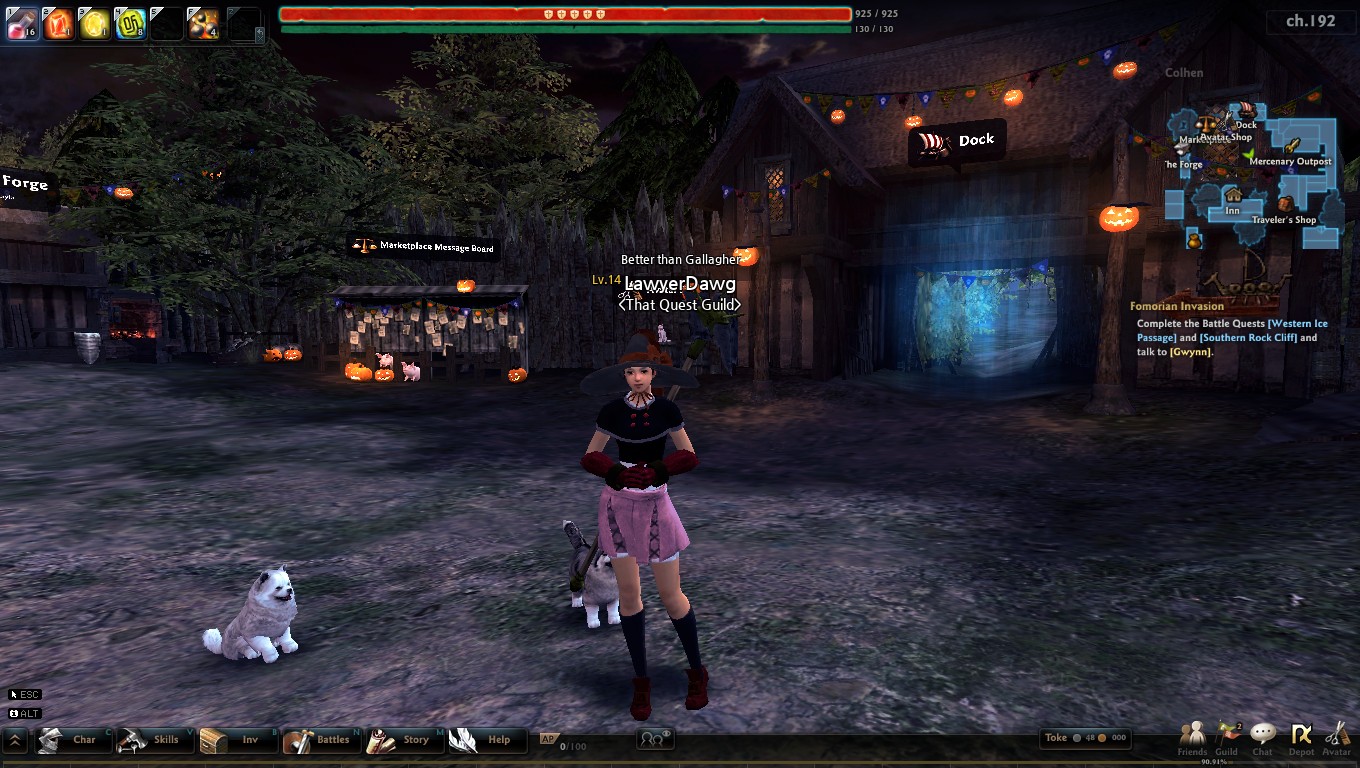1360x768 pixels.
Task: Select the Fomorian Invasion quest tracker
Action: click(x=1177, y=306)
